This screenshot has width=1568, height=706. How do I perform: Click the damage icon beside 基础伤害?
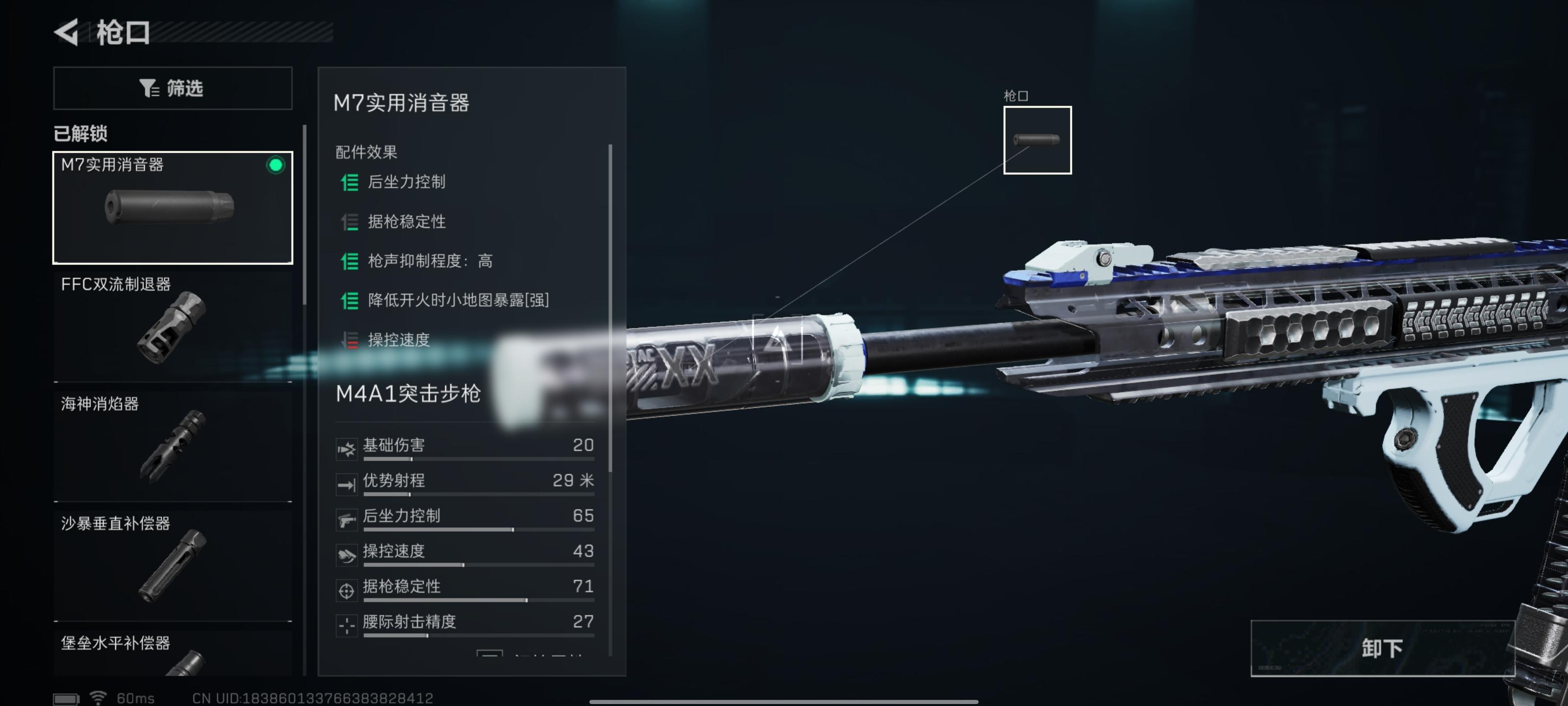(347, 449)
